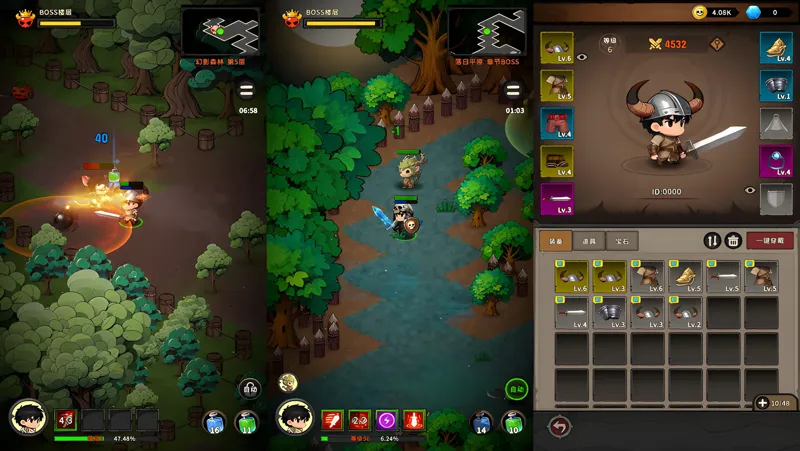Activate the purple lightning skill
This screenshot has width=800, height=451.
[x=385, y=419]
